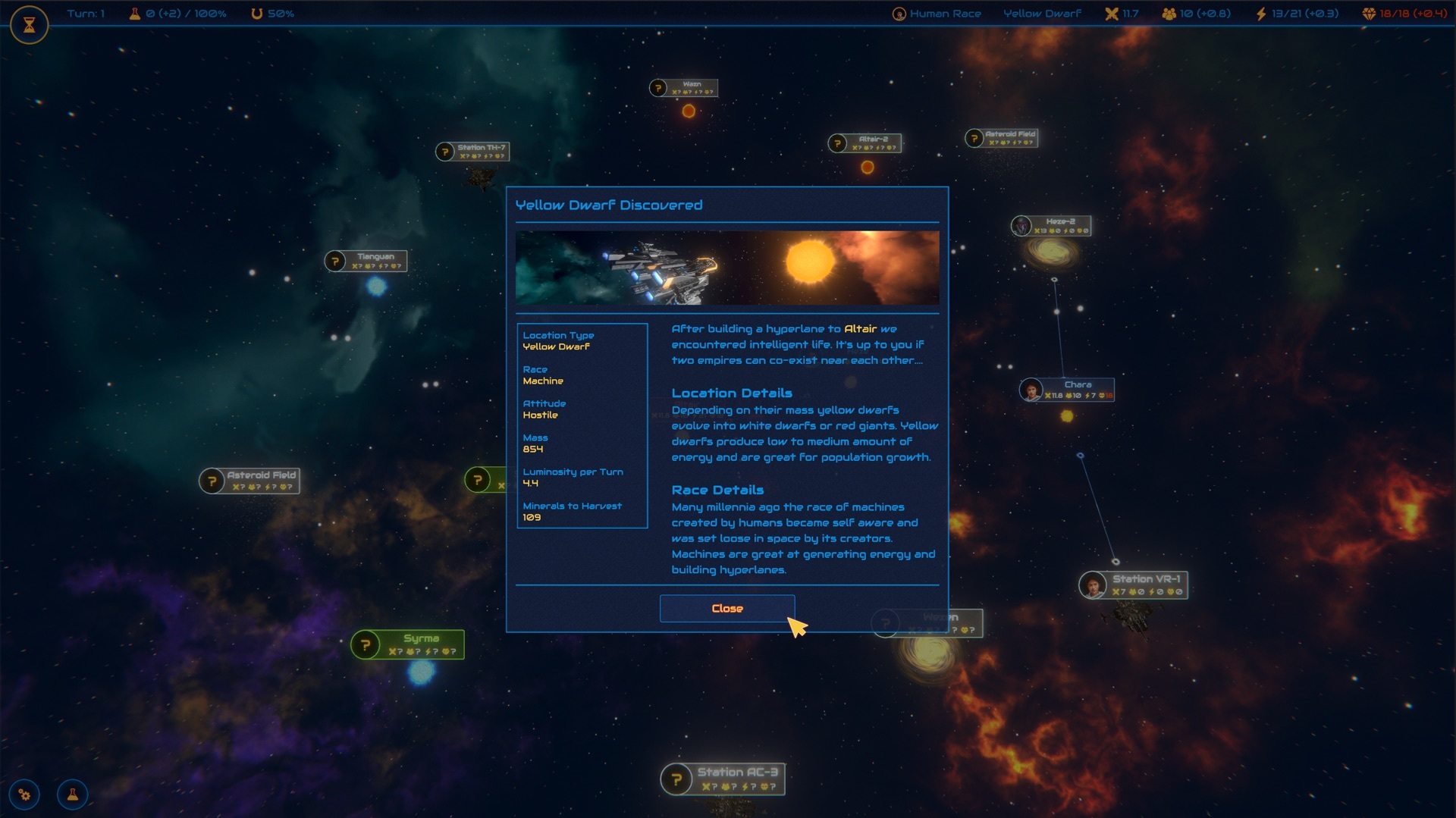Open the gear settings menu
This screenshot has height=818, width=1456.
(x=25, y=794)
